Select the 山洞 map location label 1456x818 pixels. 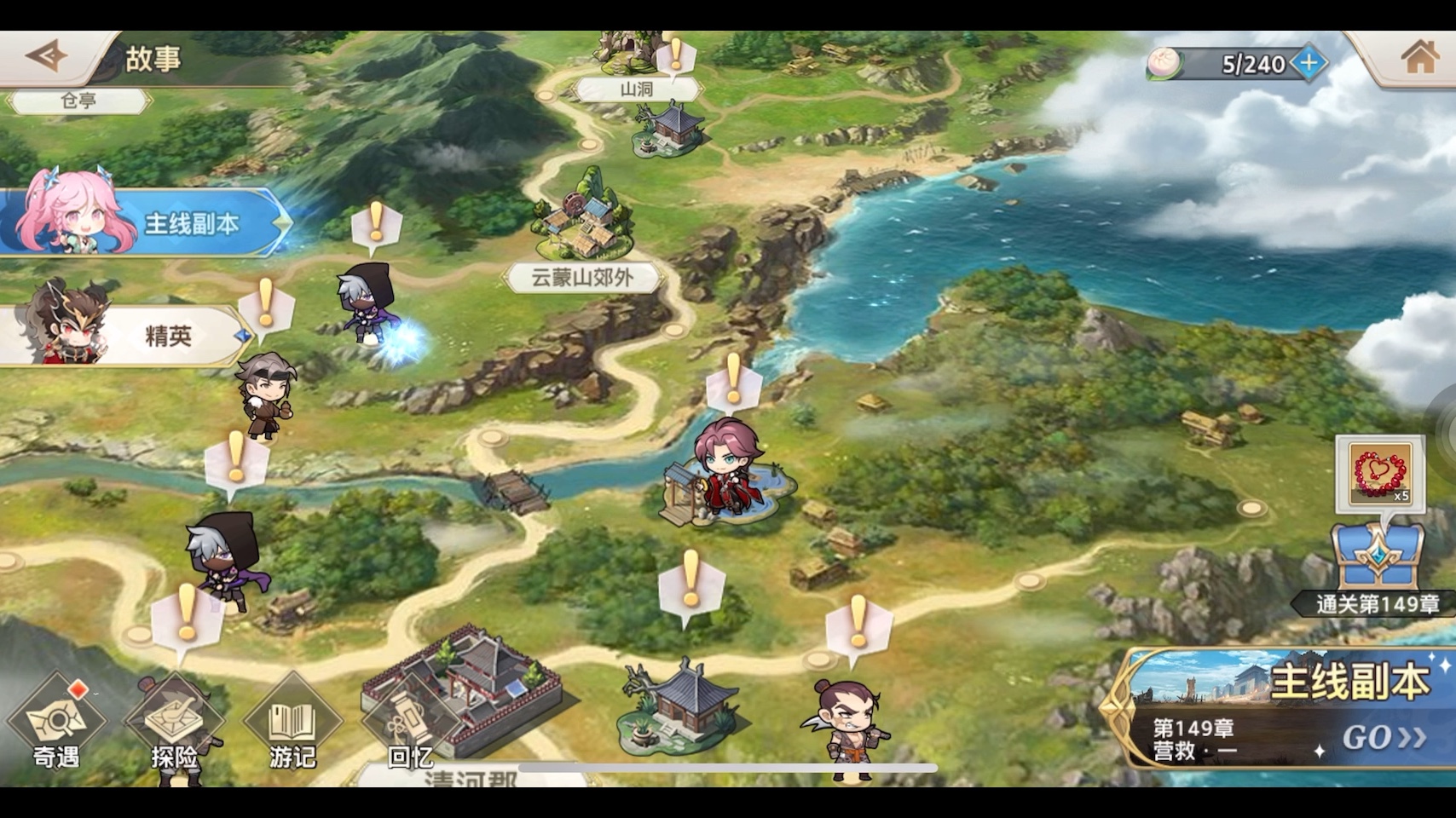[x=637, y=89]
